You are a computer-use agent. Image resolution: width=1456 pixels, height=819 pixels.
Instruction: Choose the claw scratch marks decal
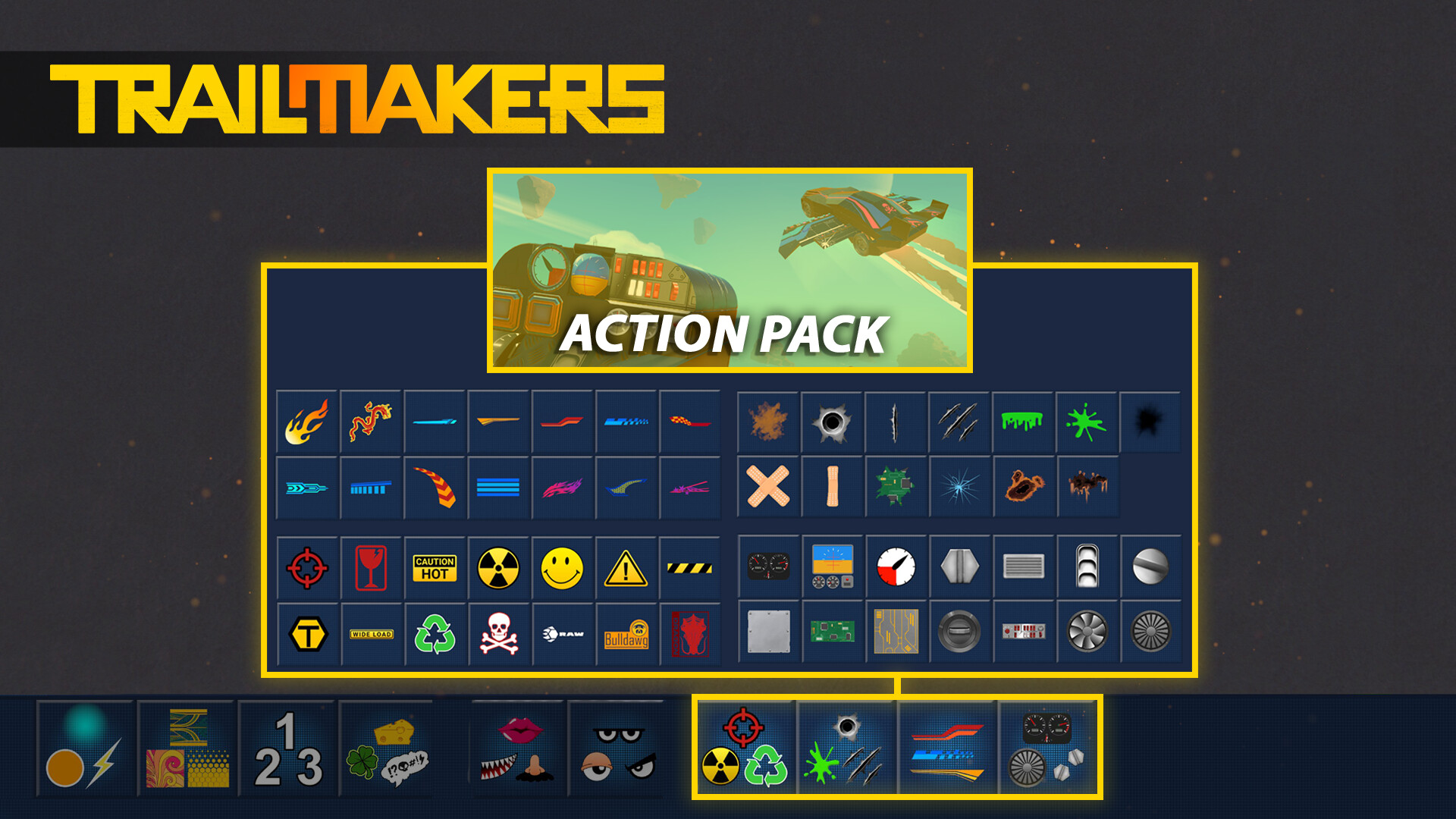(x=959, y=422)
